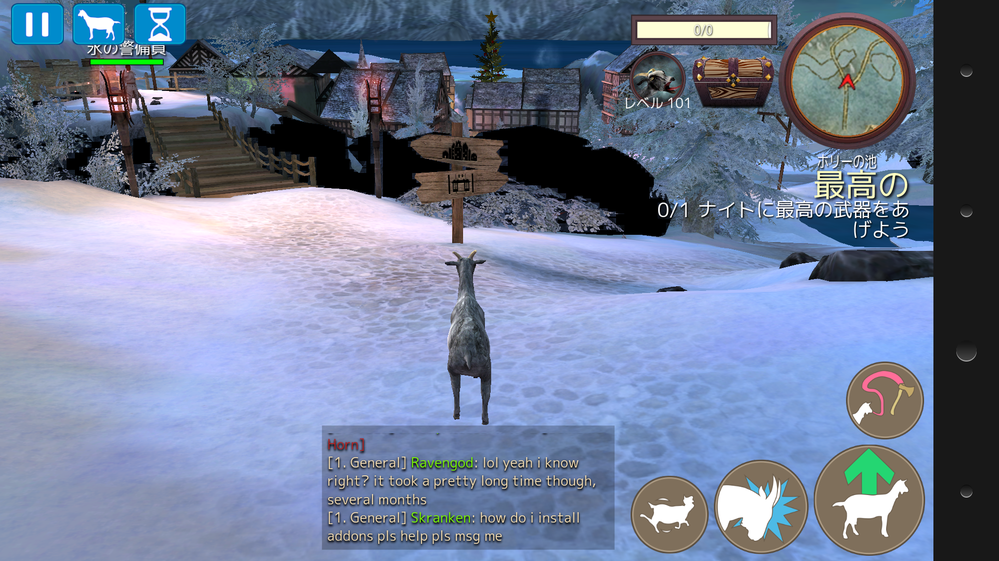The width and height of the screenshot is (999, 561).
Task: Open the level 101 goat portrait
Action: (x=657, y=77)
